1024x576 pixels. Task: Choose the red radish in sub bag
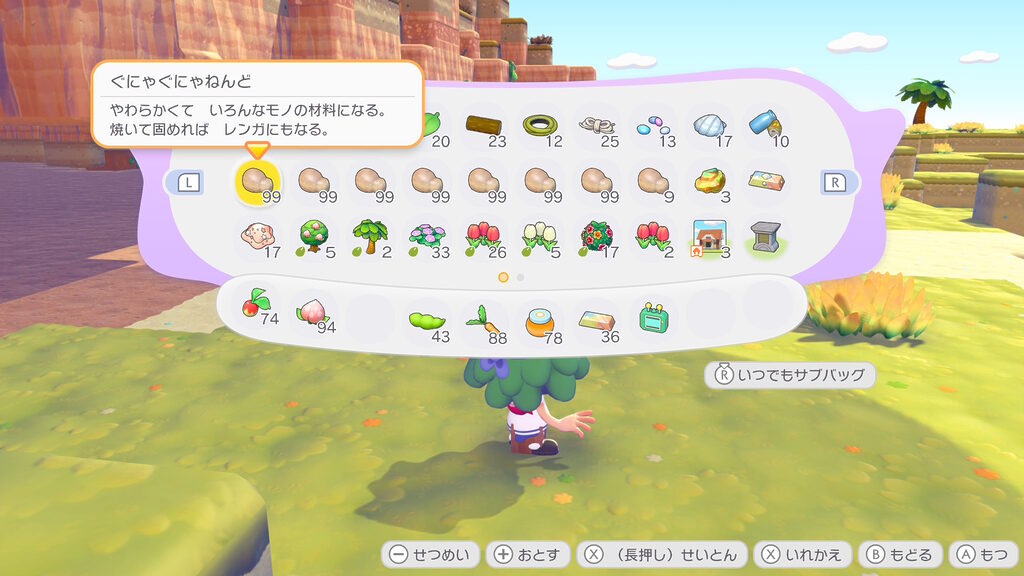(256, 307)
